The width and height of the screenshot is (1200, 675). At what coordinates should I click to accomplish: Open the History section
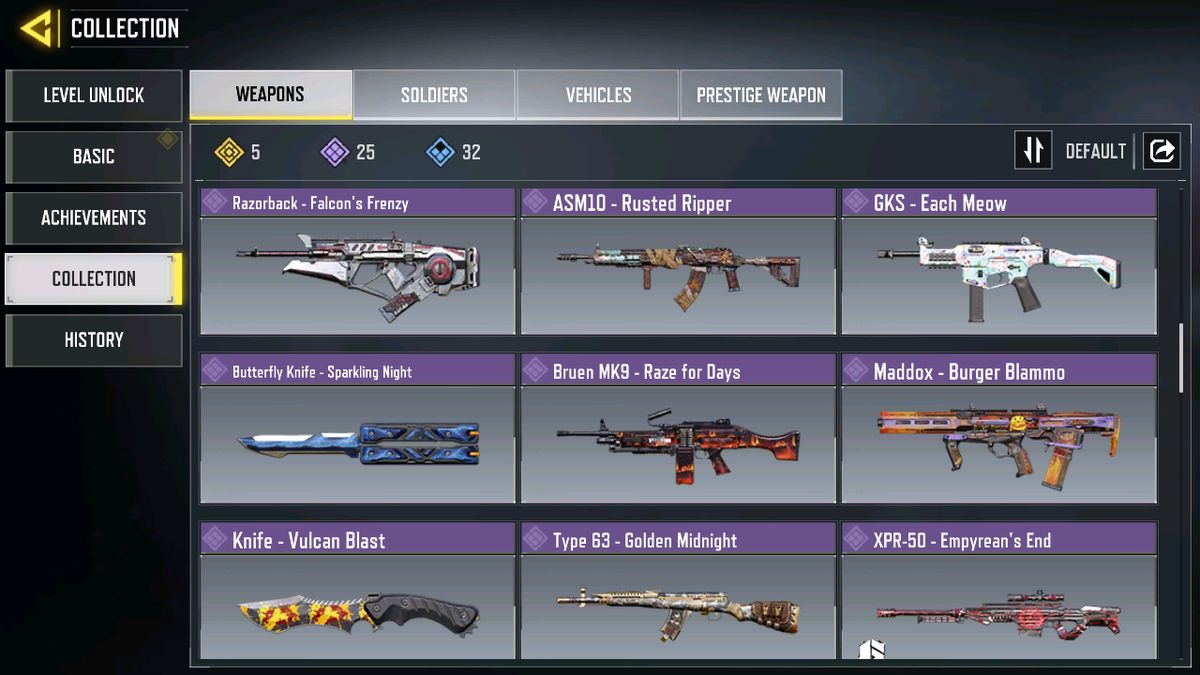(x=93, y=340)
